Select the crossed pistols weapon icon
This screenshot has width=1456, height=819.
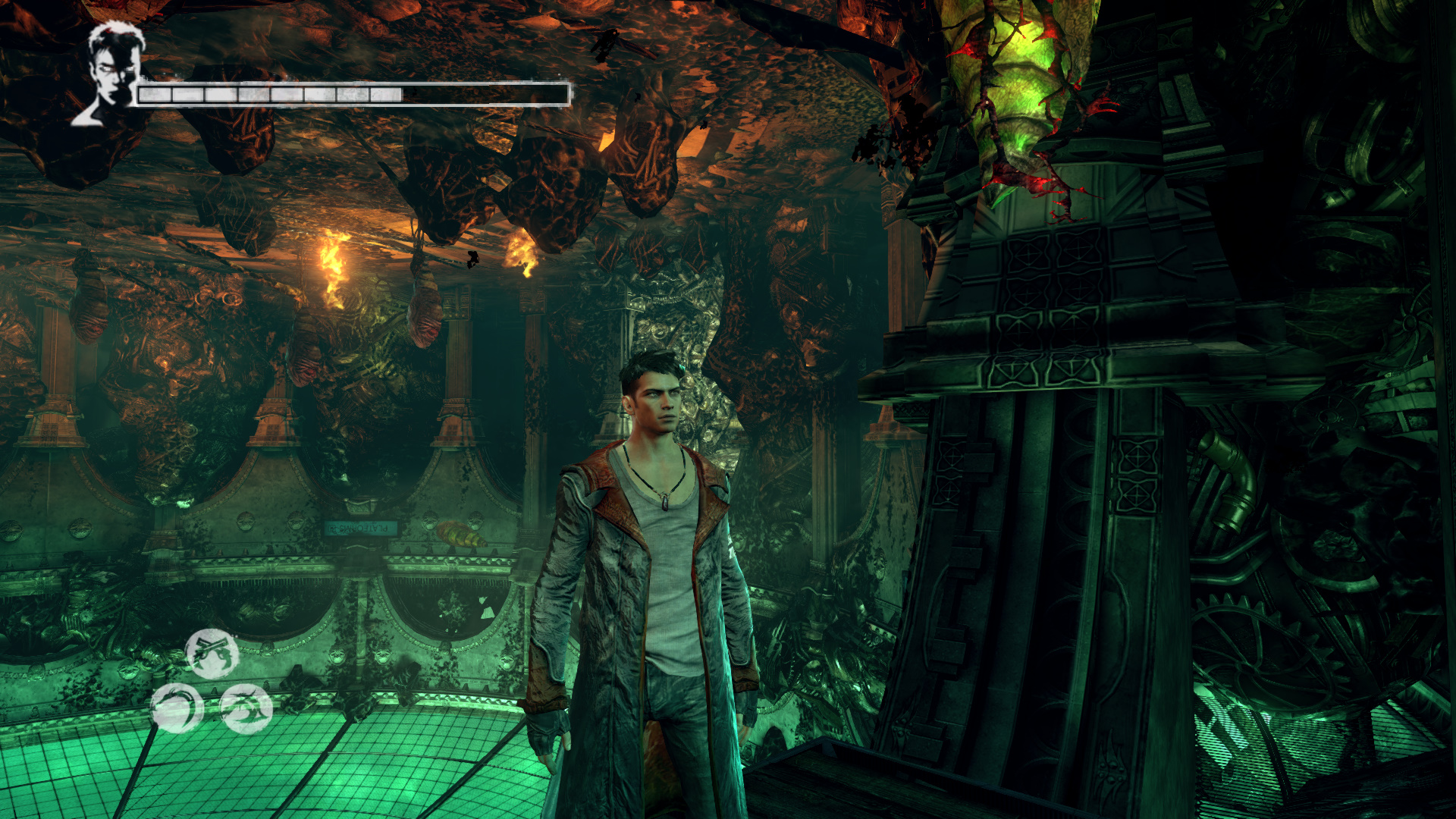pos(212,653)
